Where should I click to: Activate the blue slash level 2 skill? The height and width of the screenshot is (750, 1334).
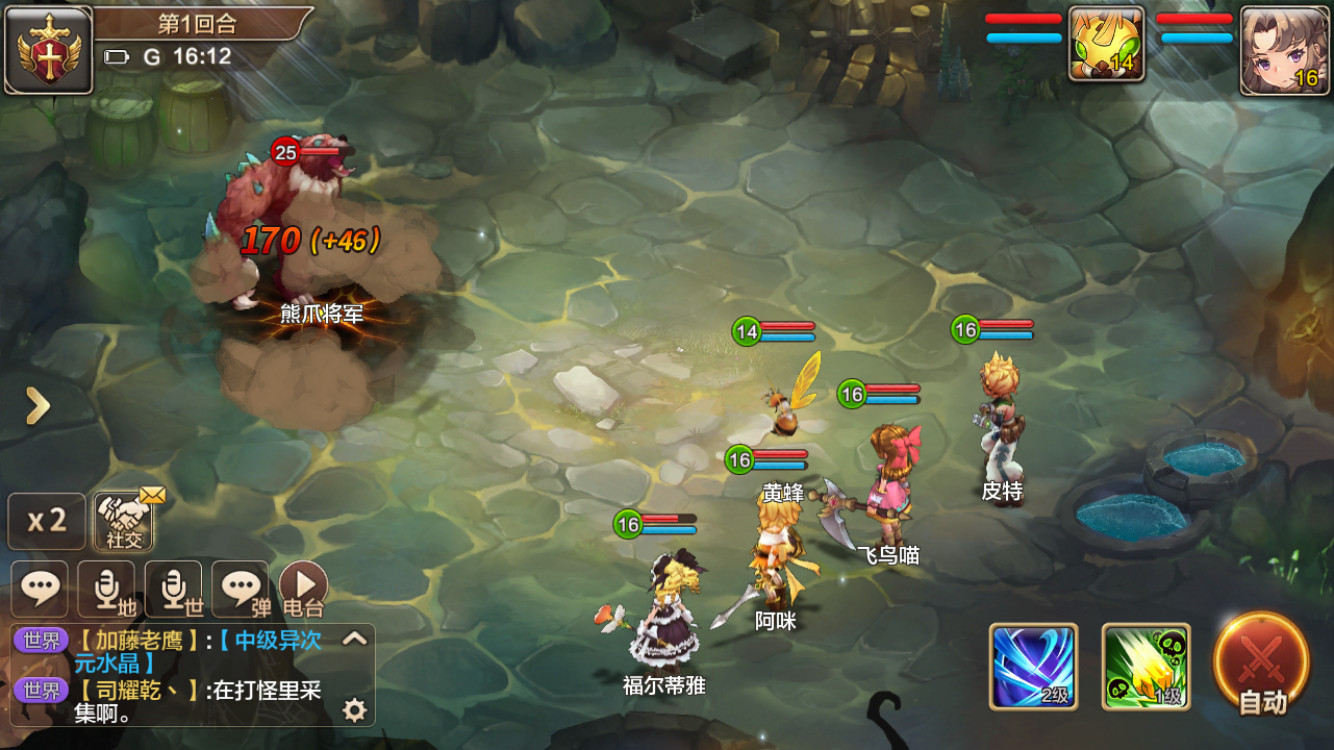(x=1033, y=666)
